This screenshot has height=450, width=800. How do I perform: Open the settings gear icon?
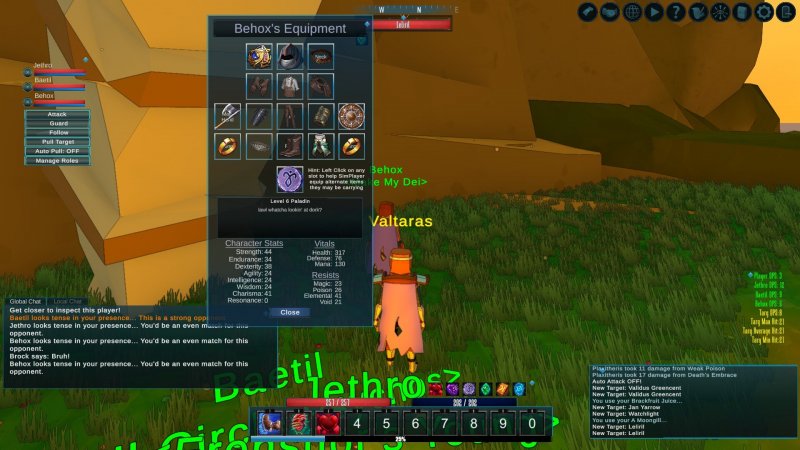pos(763,12)
